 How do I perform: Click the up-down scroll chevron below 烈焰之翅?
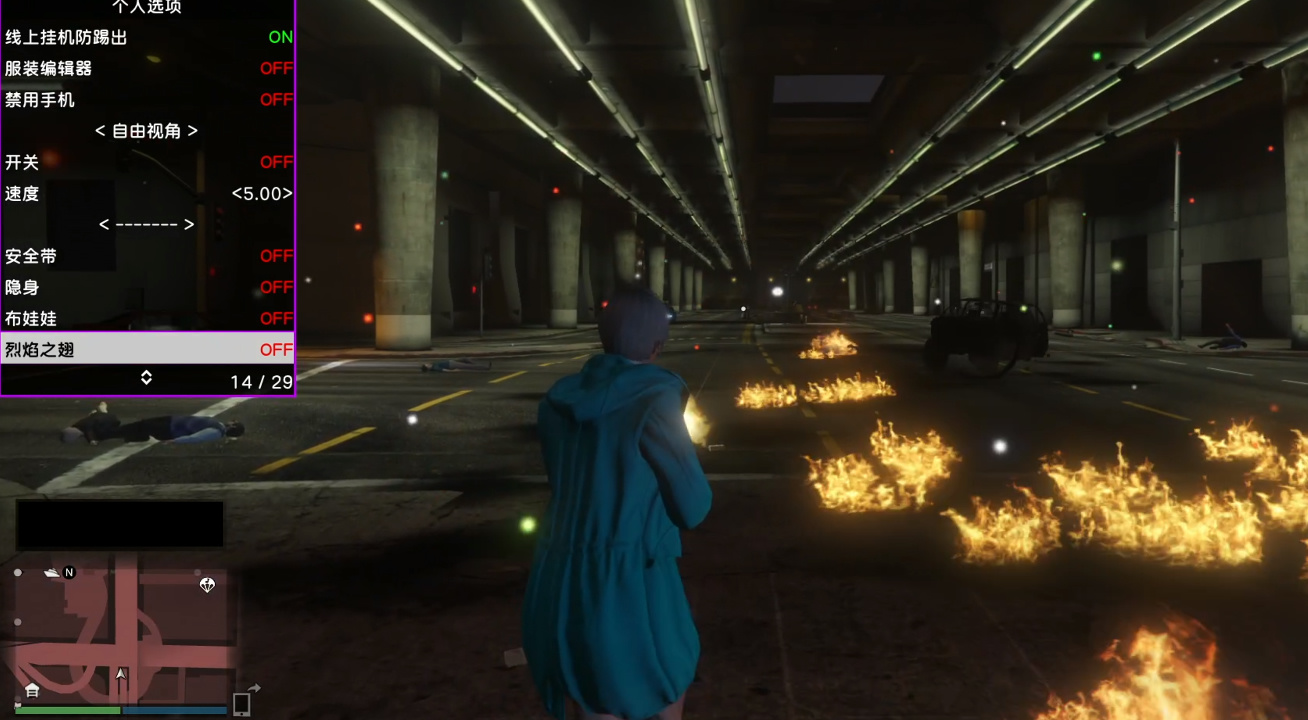148,380
